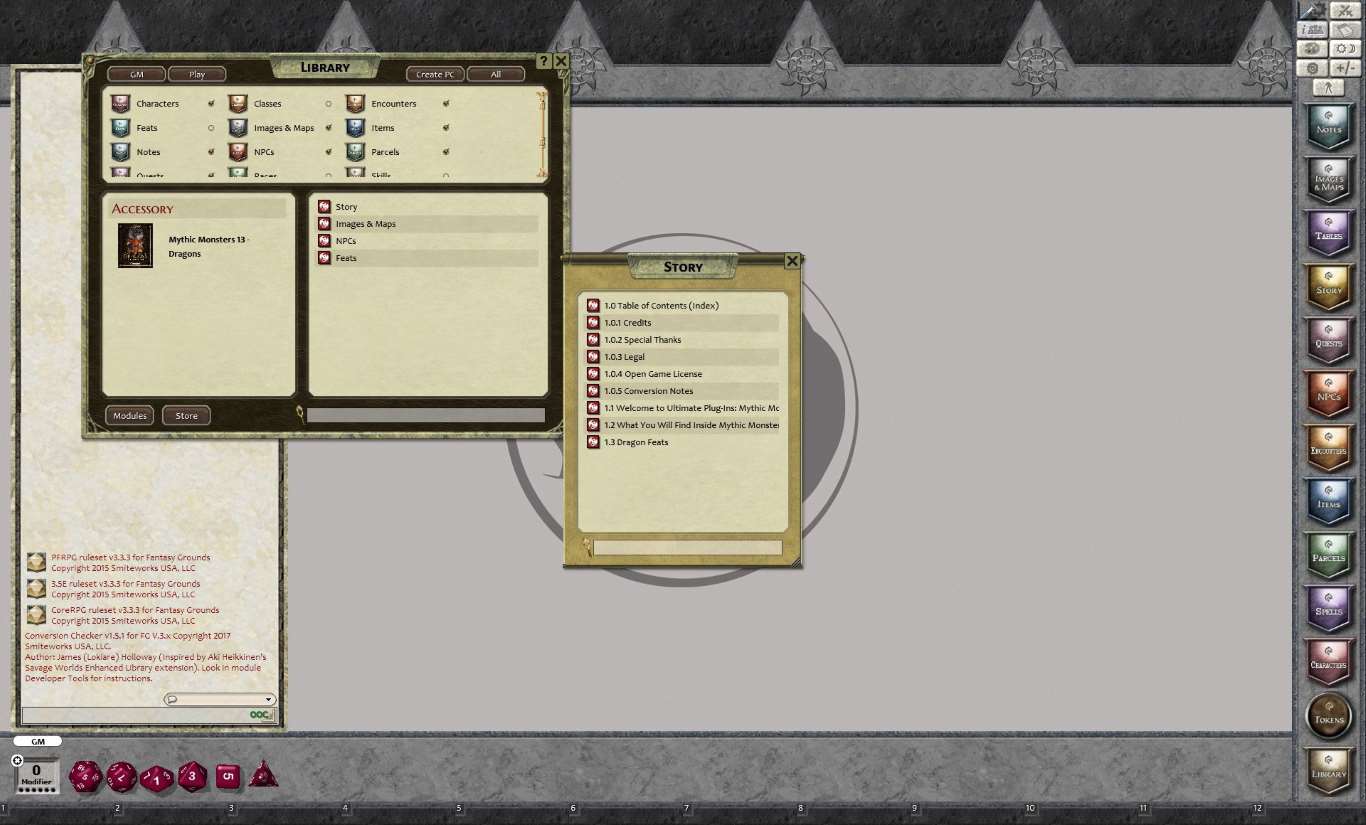1366x825 pixels.
Task: Open the Tables sidebar panel
Action: coord(1329,234)
